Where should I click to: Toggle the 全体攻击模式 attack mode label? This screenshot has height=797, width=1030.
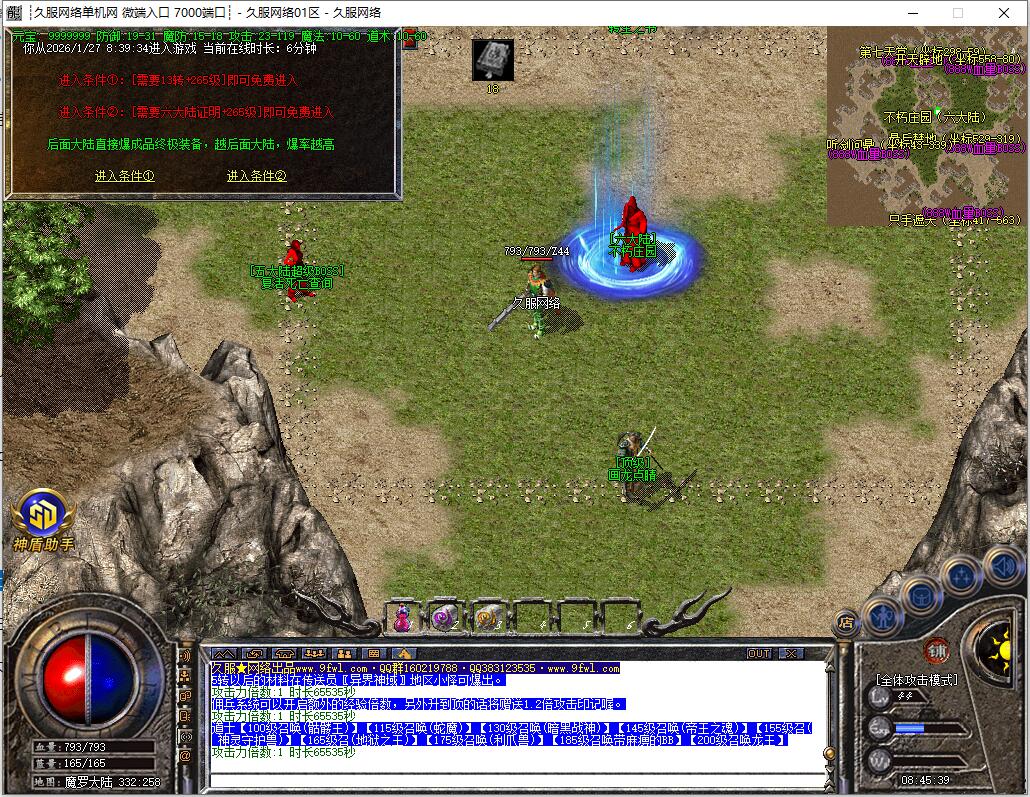coord(917,680)
